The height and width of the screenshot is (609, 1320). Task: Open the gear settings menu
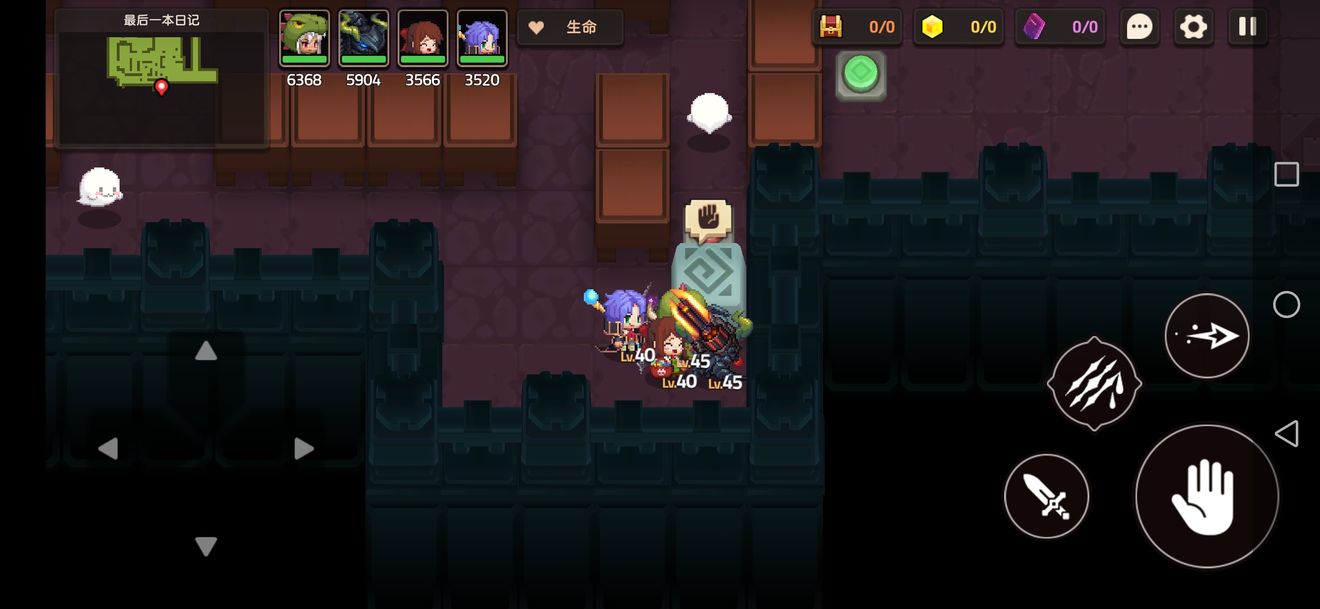[1193, 27]
